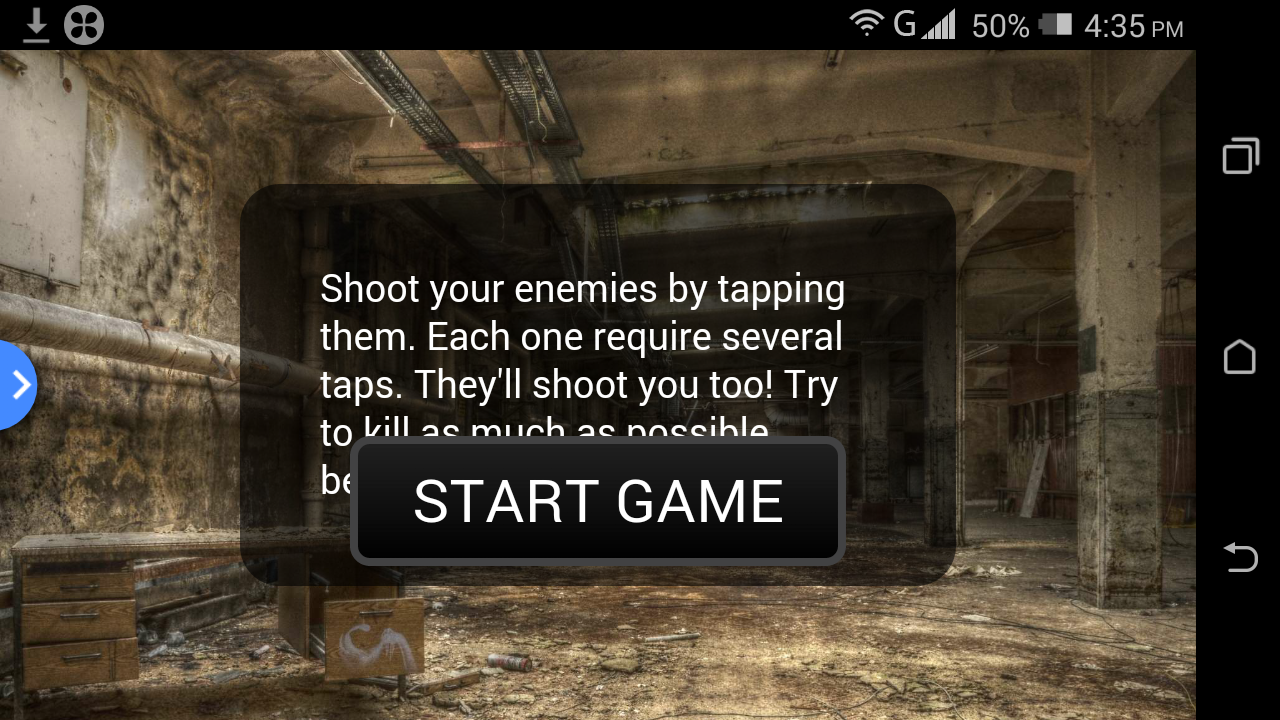This screenshot has height=720, width=1280.
Task: Tap the Wi-Fi signal icon
Action: 866,24
